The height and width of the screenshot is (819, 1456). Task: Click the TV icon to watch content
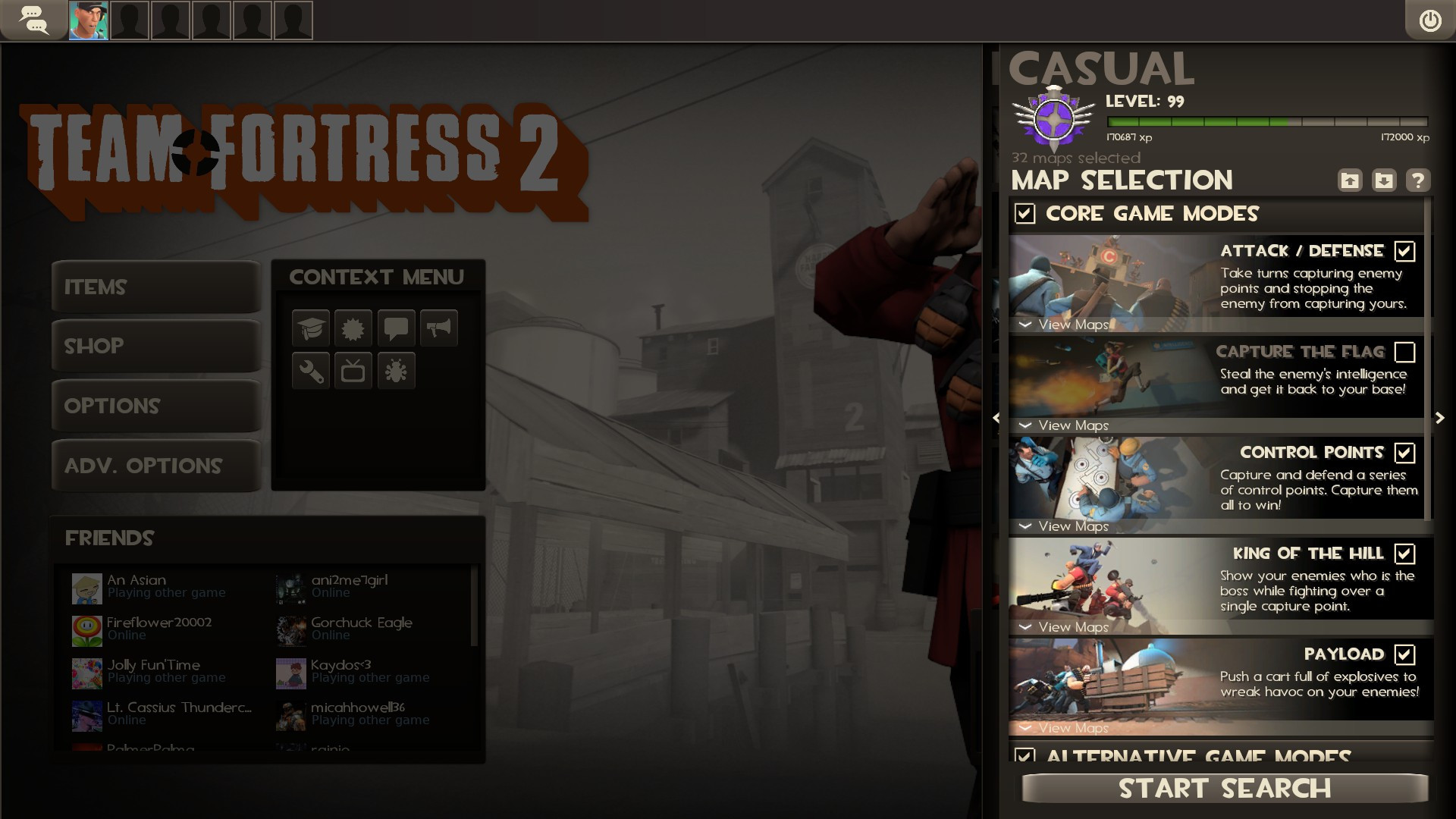pos(353,371)
